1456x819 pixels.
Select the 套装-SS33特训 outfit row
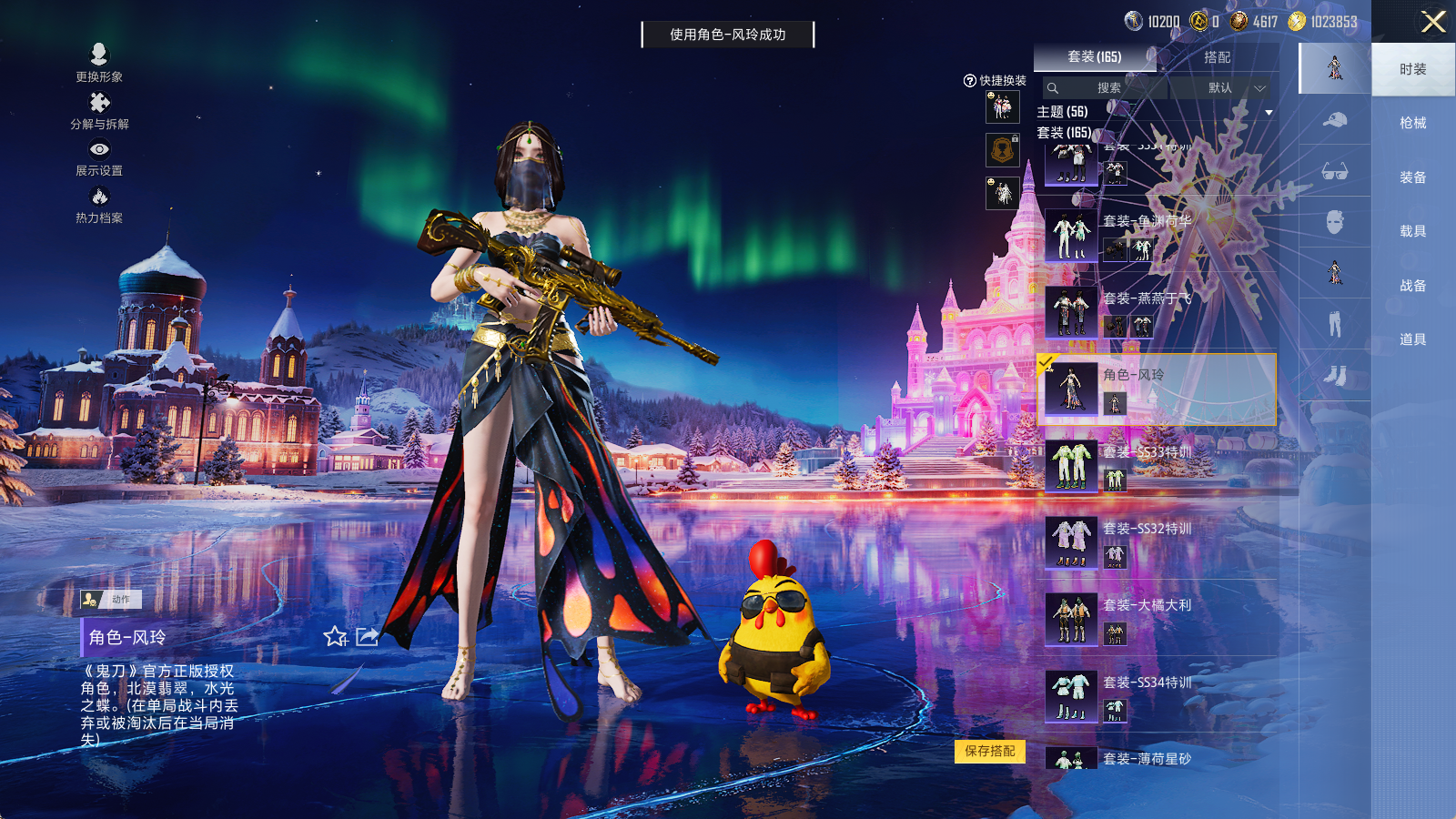(x=1158, y=466)
